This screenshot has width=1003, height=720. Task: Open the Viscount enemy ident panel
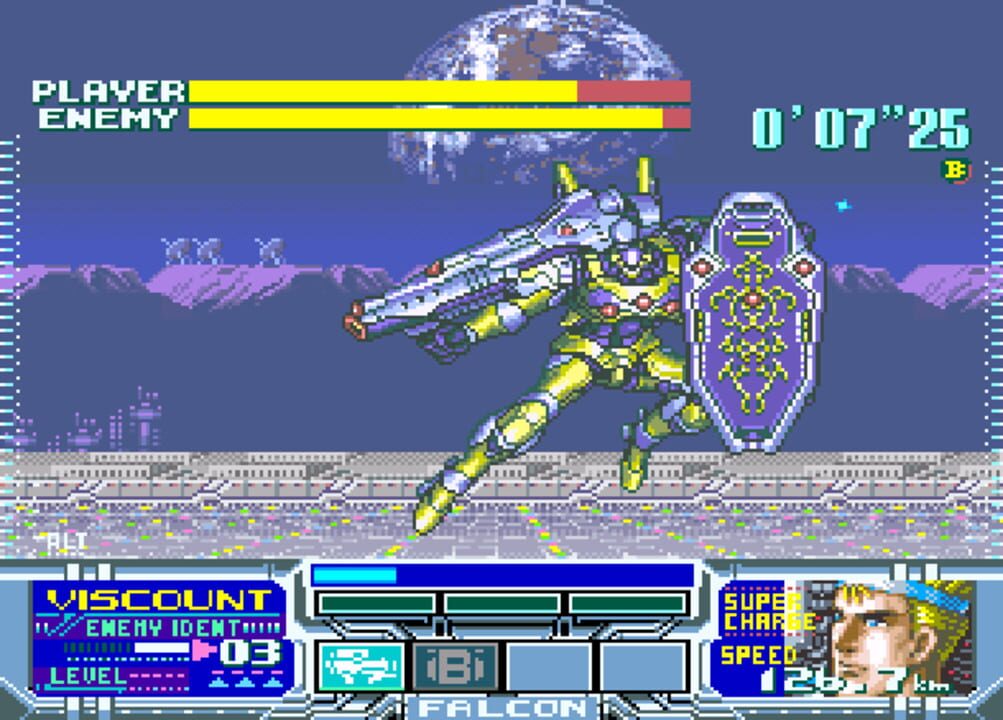pyautogui.click(x=162, y=638)
